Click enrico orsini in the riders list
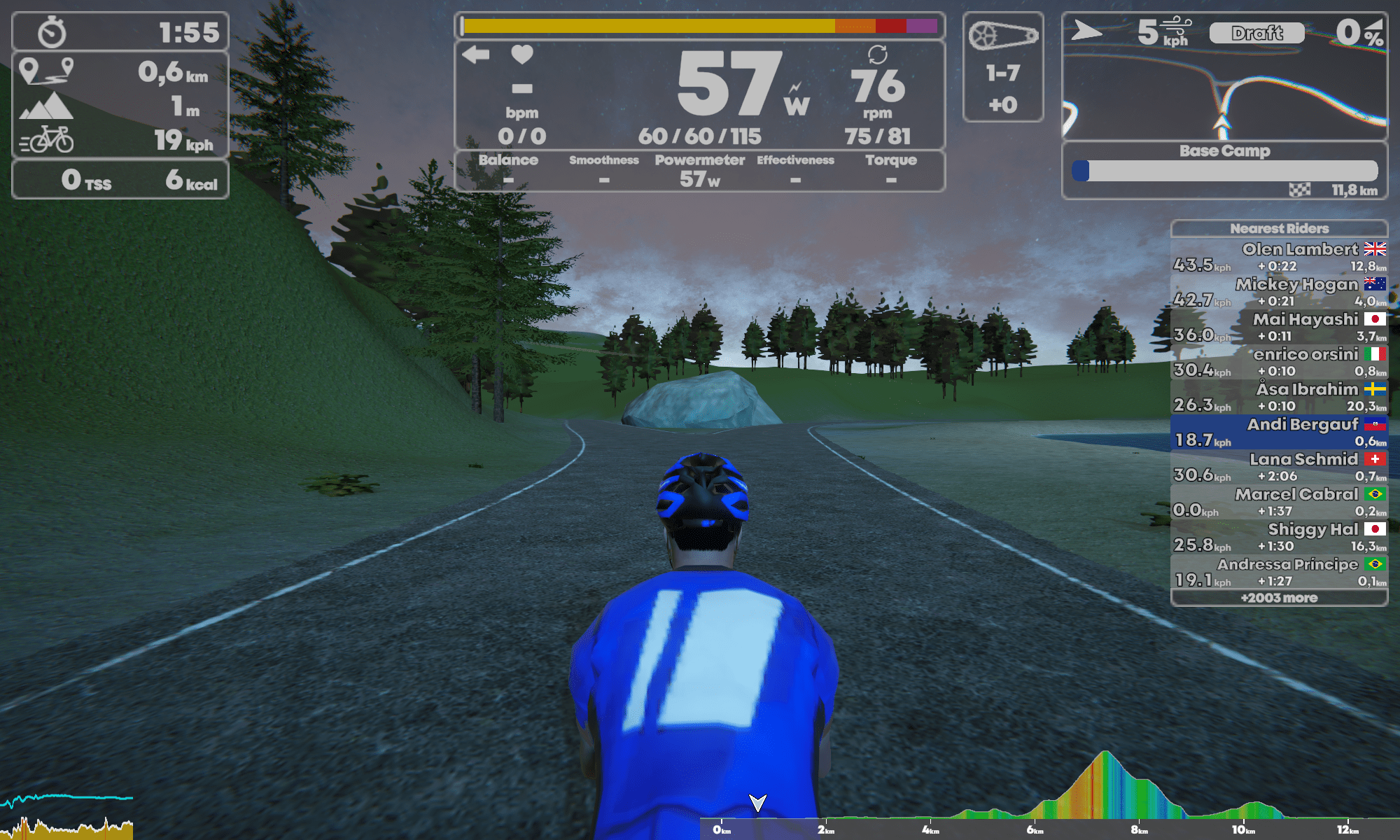This screenshot has height=840, width=1400. tap(1279, 362)
